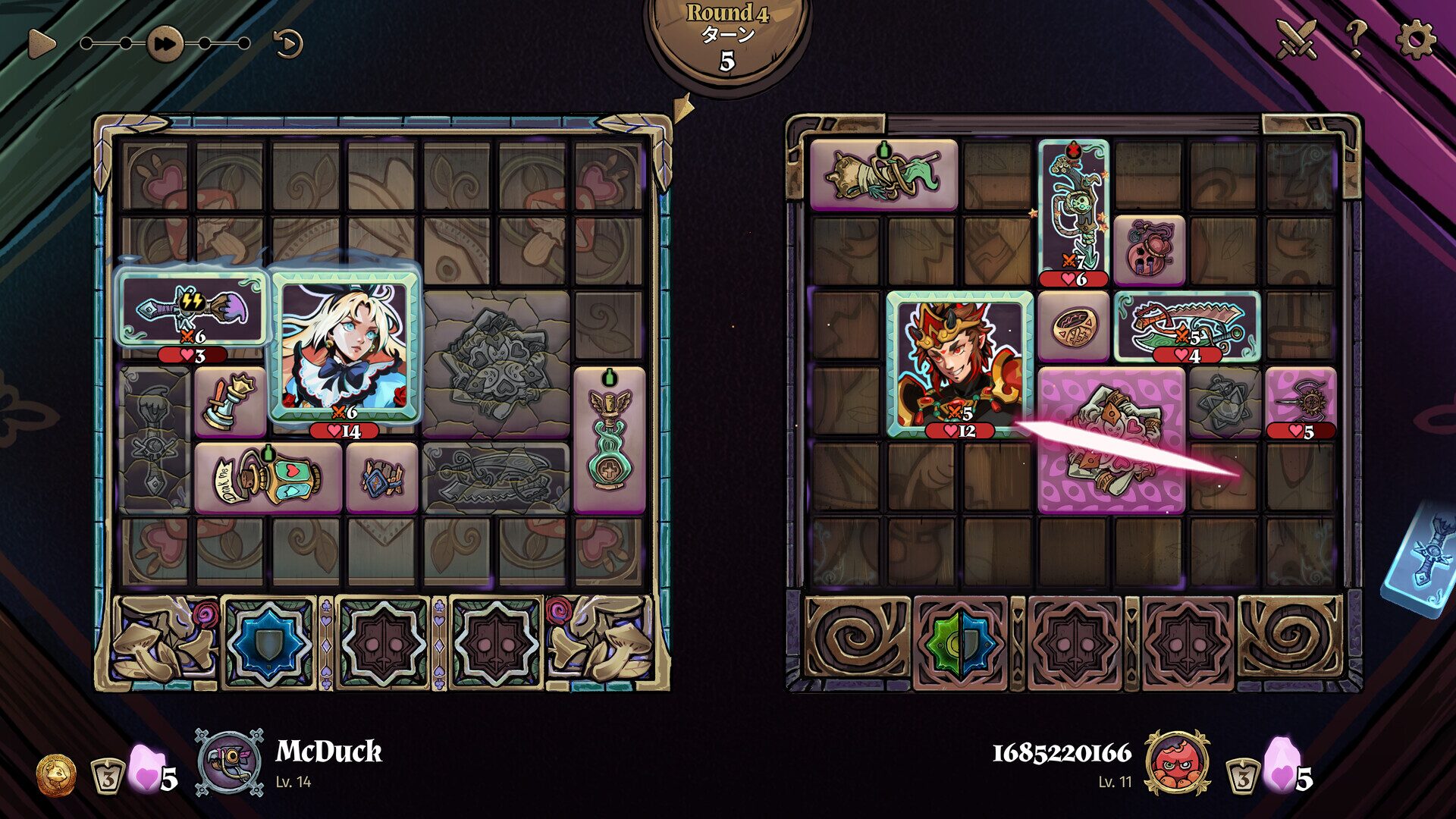Select the red-haired enemy hero tile
The image size is (1456, 819).
959,364
